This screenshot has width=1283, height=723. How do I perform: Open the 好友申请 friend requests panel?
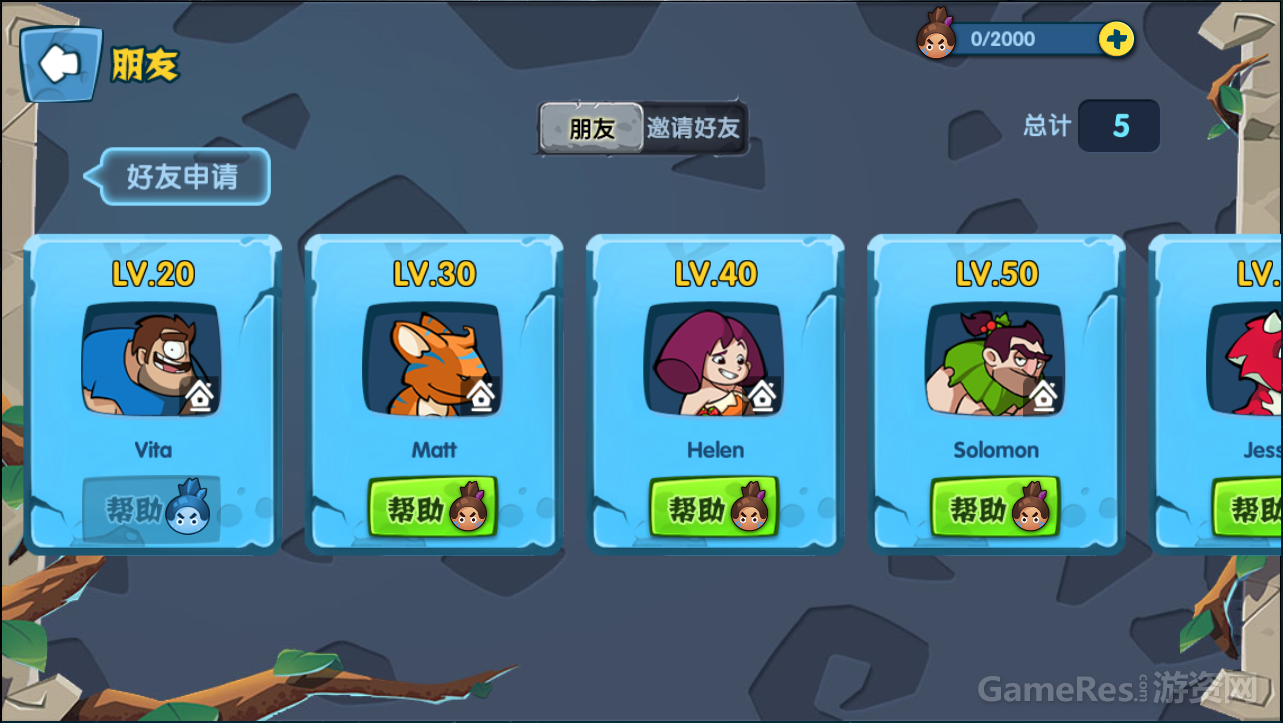pyautogui.click(x=183, y=176)
